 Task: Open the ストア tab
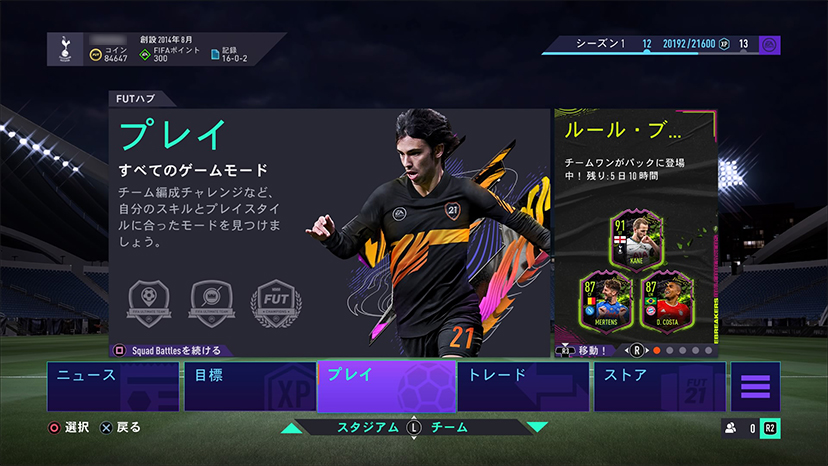click(660, 386)
